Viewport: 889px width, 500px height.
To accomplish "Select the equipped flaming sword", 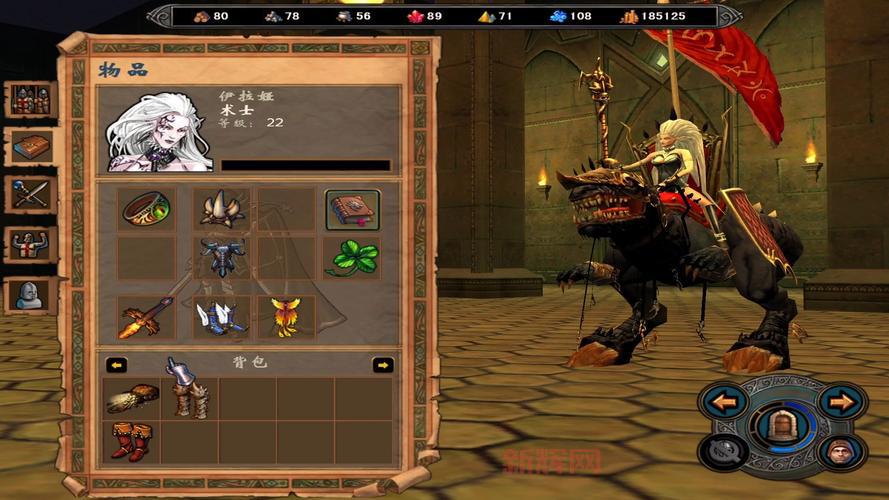I will [146, 317].
